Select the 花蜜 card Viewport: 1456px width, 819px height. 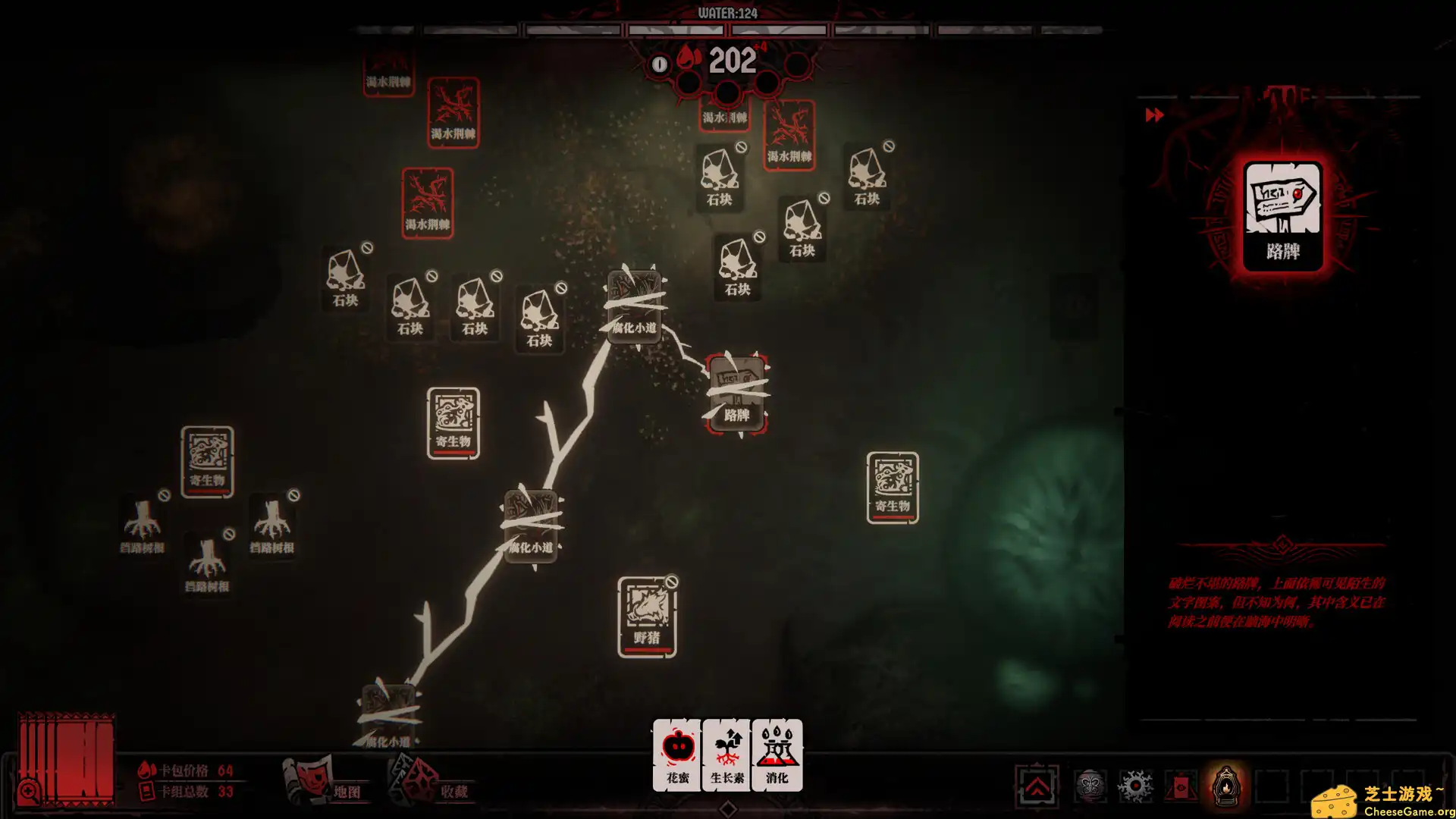(x=677, y=755)
